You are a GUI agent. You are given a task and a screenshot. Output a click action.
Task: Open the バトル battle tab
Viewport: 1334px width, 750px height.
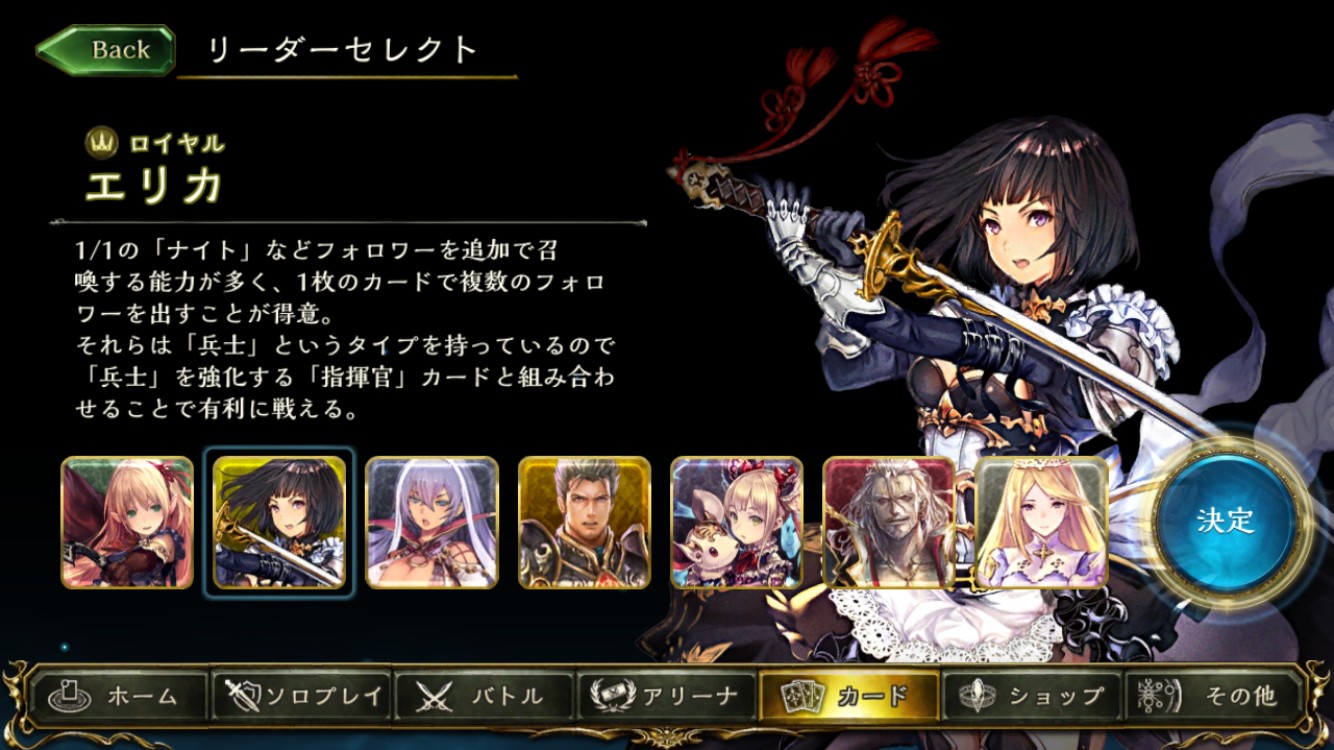click(485, 696)
